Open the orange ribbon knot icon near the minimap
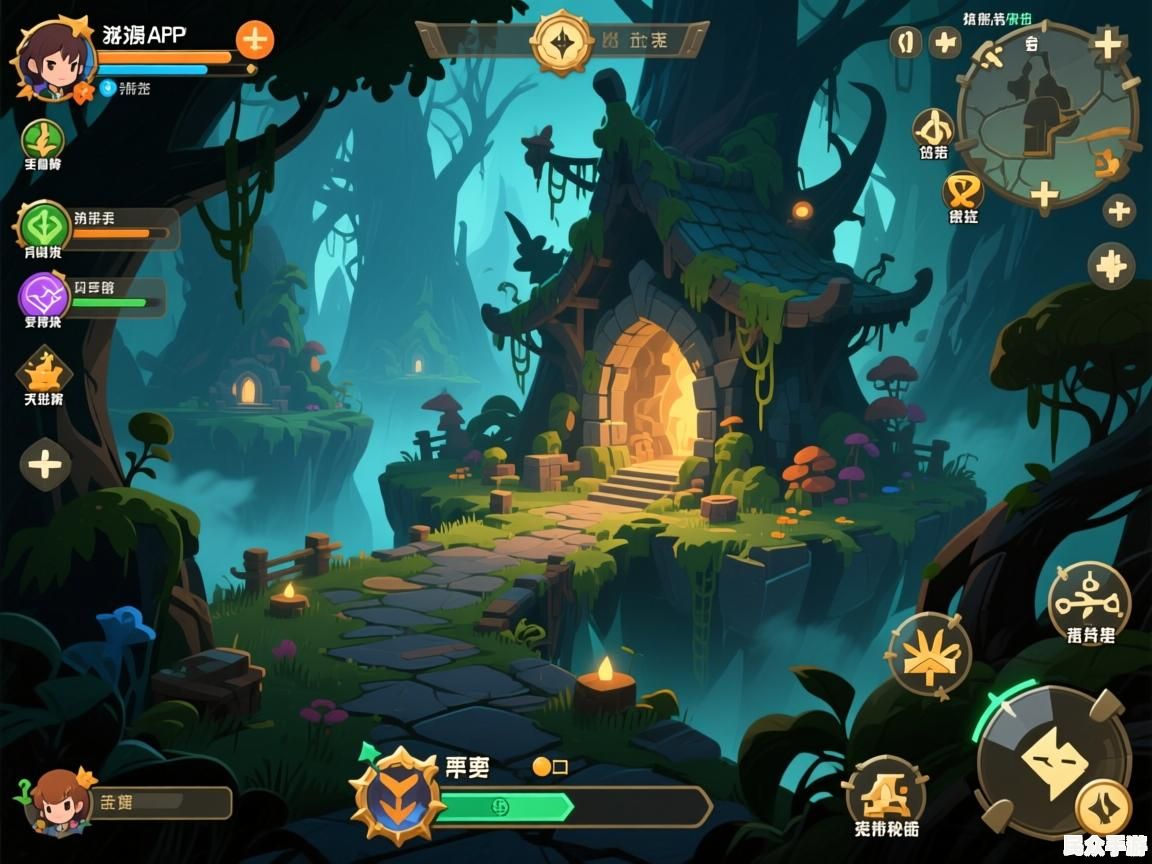This screenshot has width=1152, height=864. pyautogui.click(x=963, y=190)
